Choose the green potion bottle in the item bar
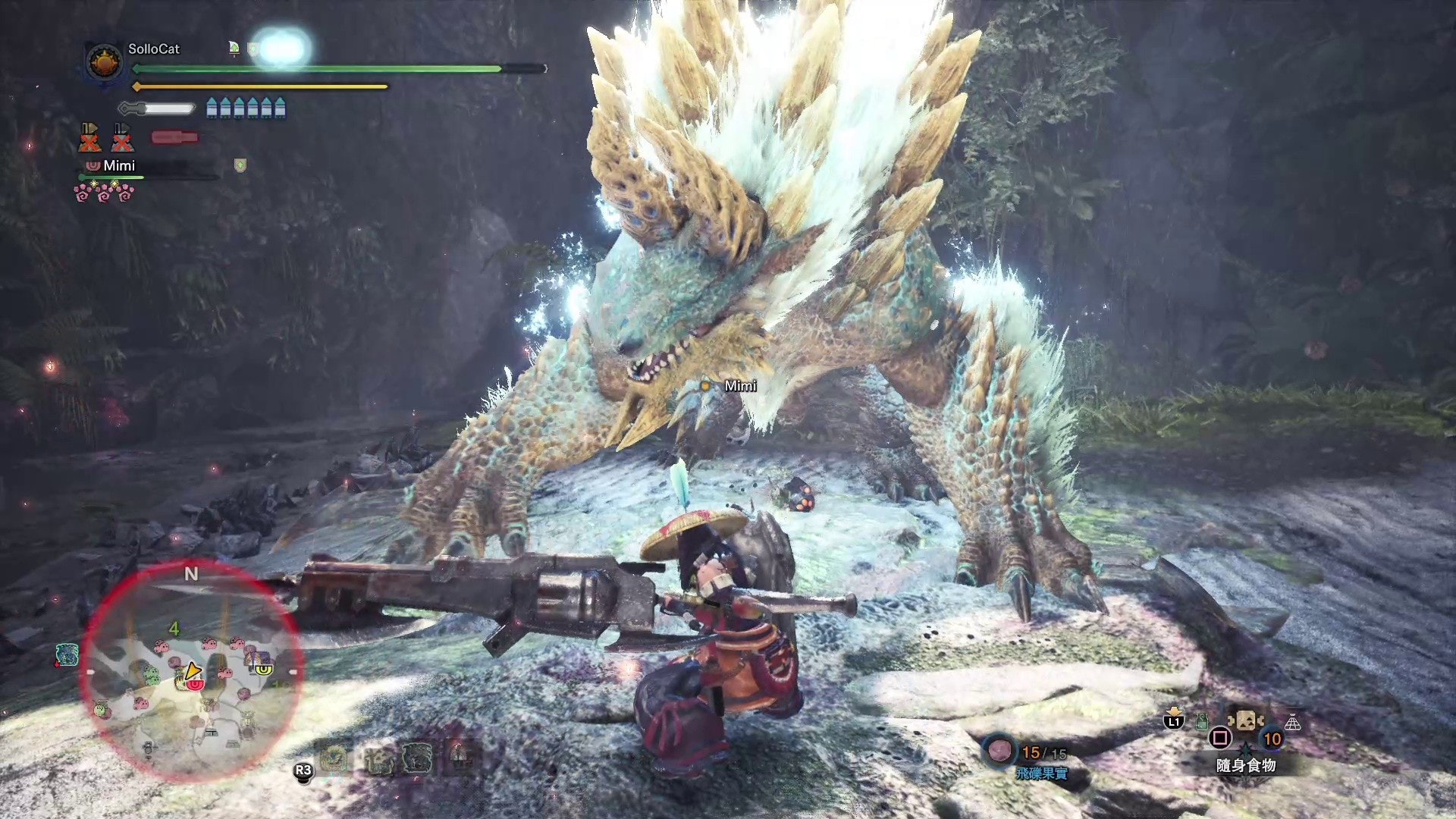 tap(1202, 721)
